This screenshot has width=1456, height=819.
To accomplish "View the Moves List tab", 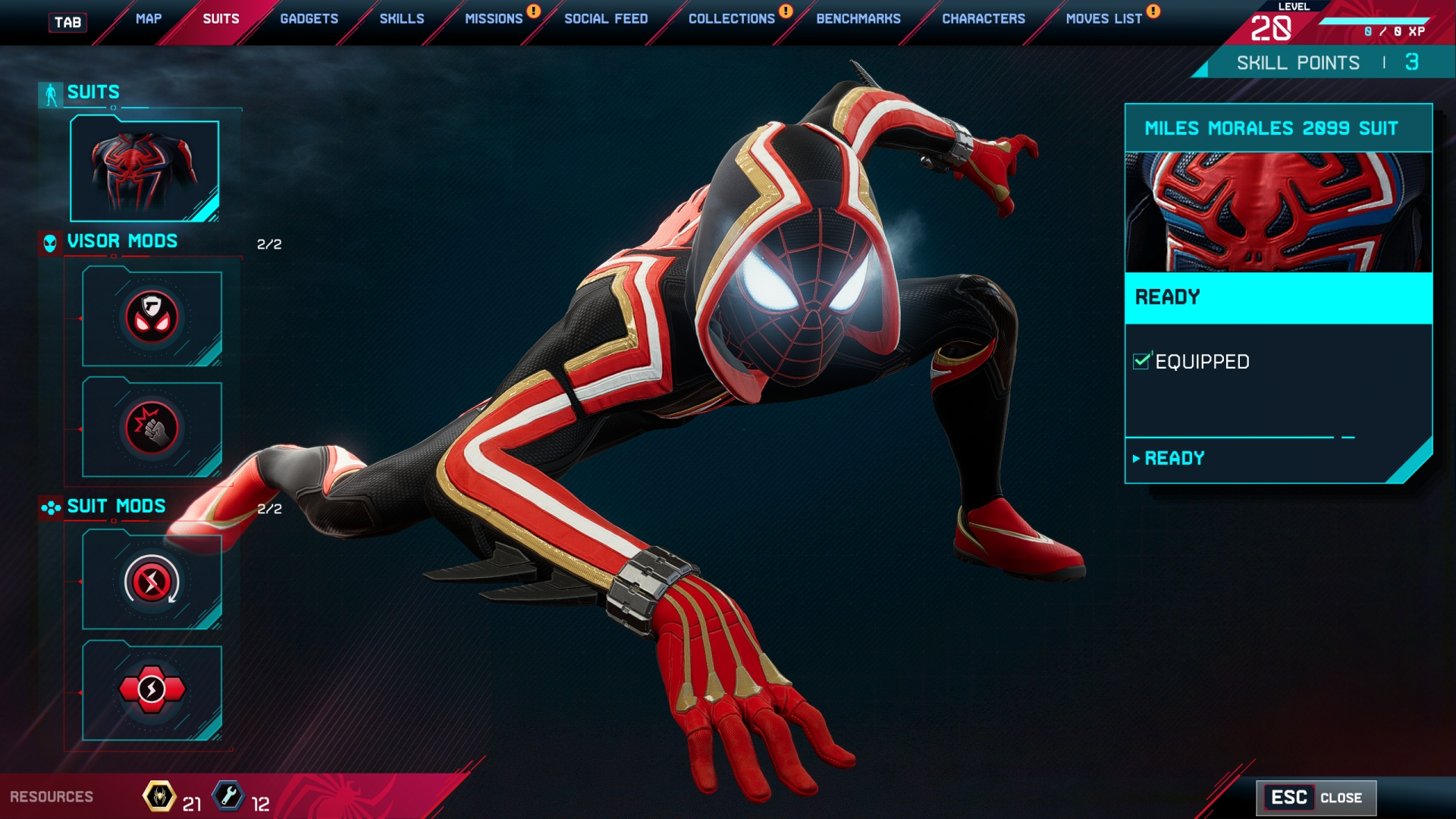I will (x=1103, y=19).
